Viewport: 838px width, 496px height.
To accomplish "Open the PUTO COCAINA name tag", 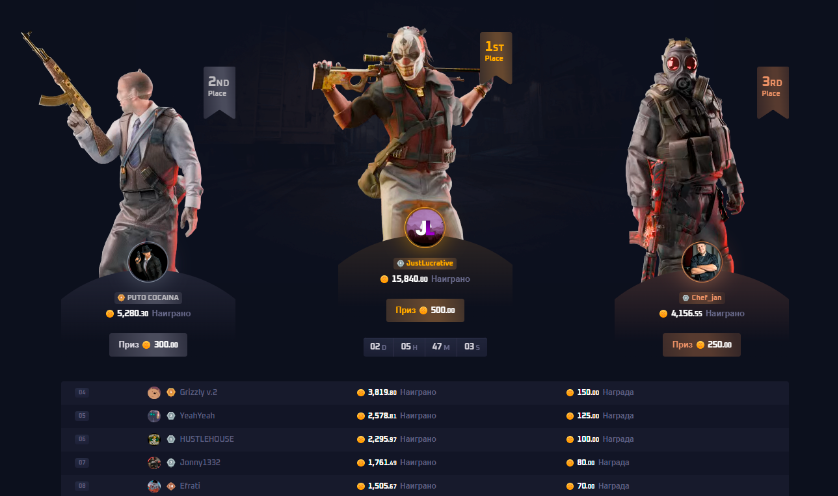I will pyautogui.click(x=148, y=297).
